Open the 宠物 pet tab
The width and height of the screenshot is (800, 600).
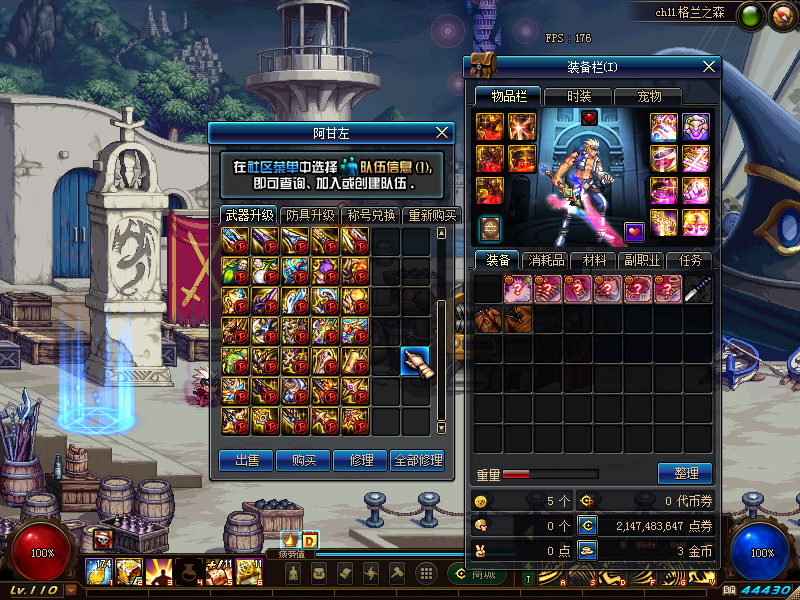[650, 97]
